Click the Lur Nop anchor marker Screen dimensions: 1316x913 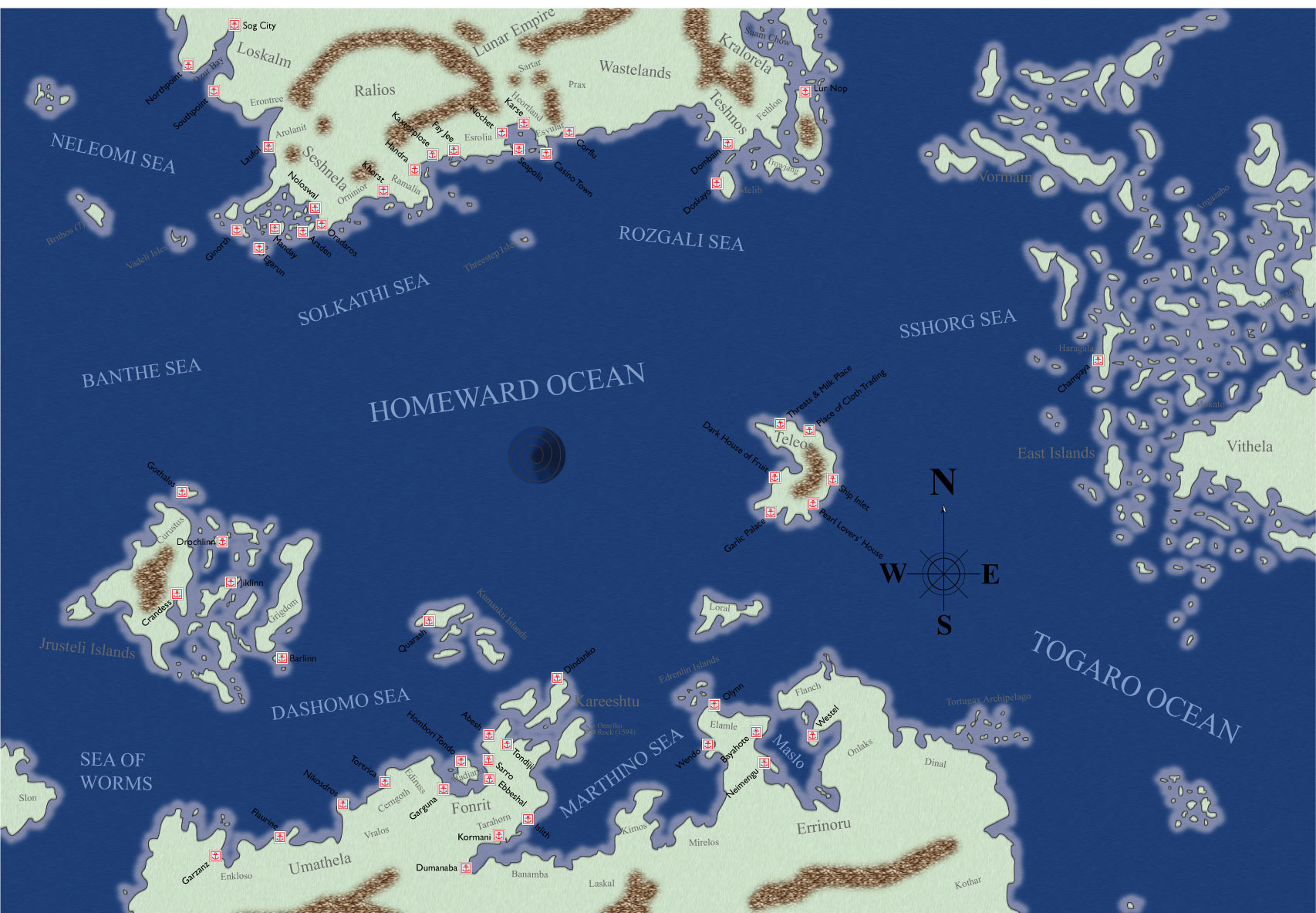(805, 91)
